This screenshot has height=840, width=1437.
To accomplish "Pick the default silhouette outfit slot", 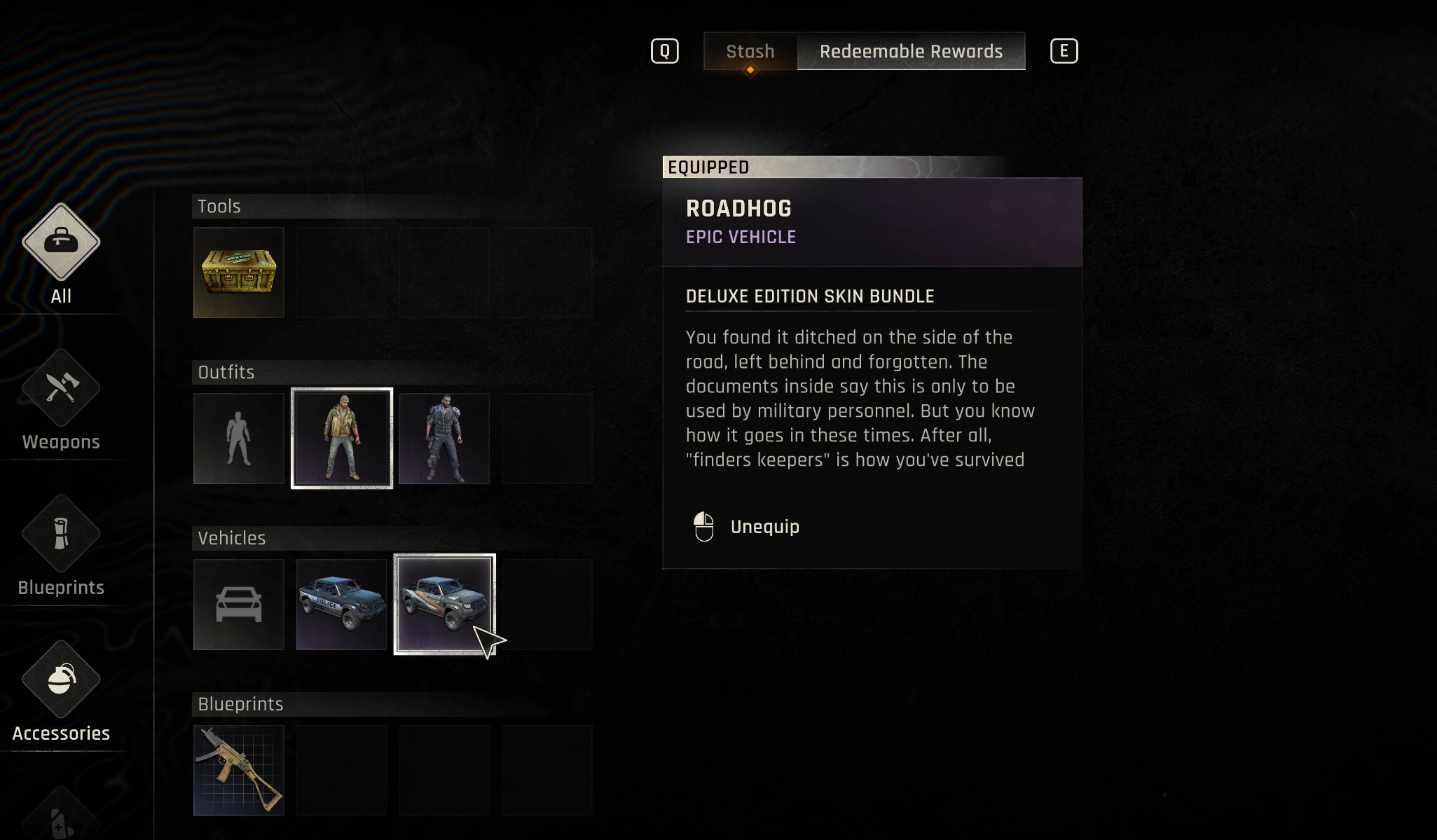I will point(239,439).
